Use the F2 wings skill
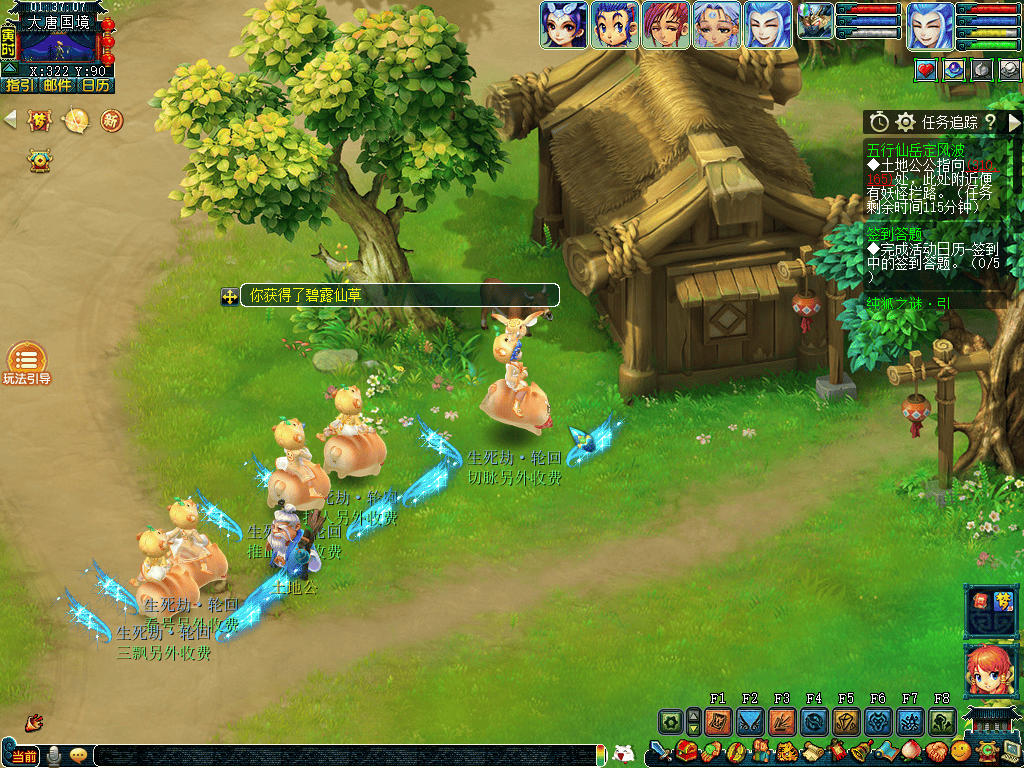The height and width of the screenshot is (768, 1024). (750, 721)
